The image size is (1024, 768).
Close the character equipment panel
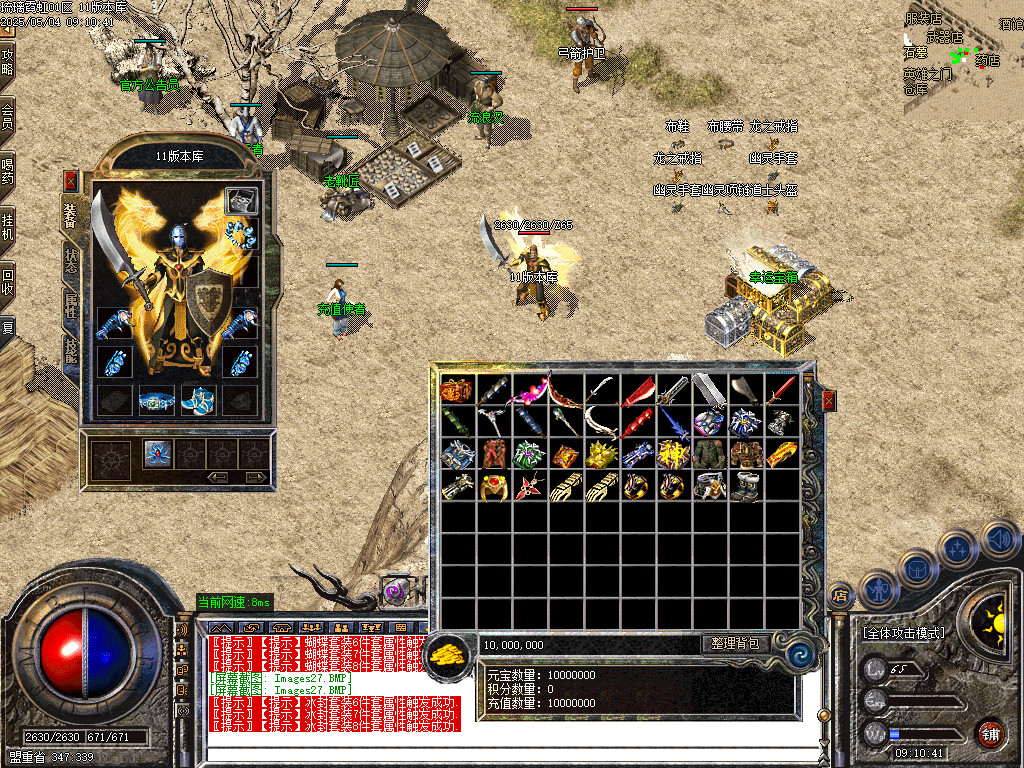[x=70, y=181]
